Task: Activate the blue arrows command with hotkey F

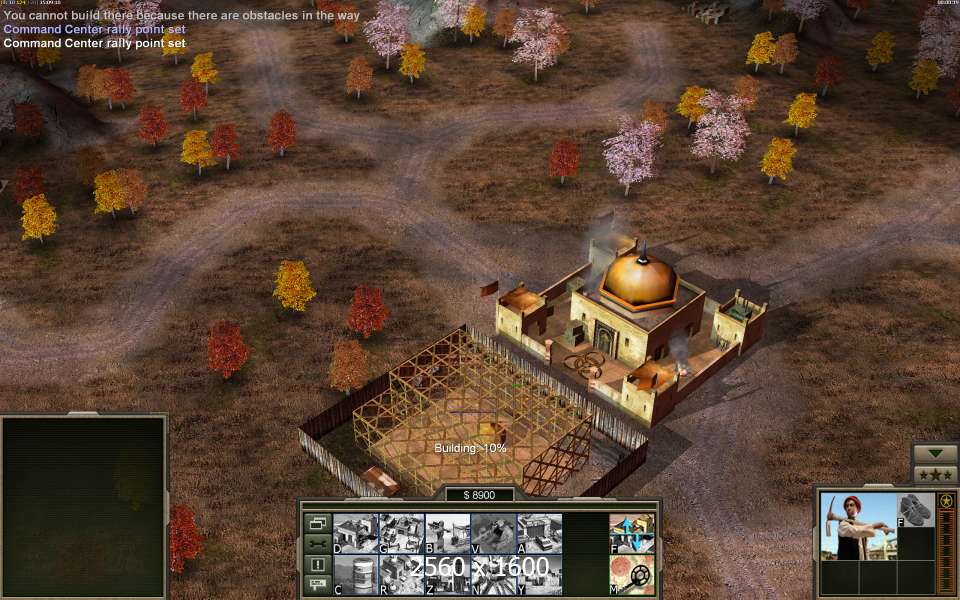Action: pyautogui.click(x=632, y=533)
